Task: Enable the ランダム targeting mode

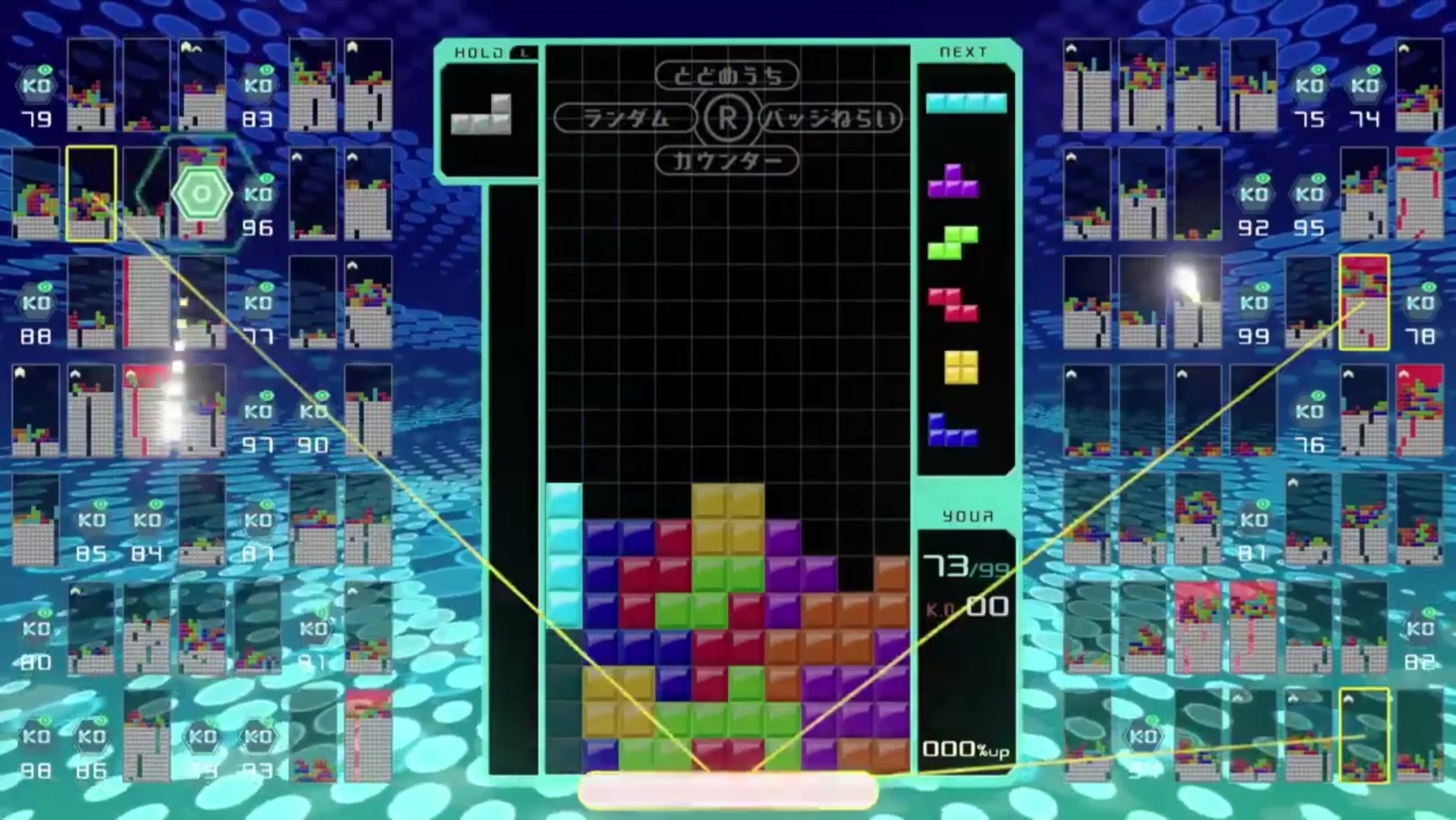Action: pyautogui.click(x=628, y=118)
